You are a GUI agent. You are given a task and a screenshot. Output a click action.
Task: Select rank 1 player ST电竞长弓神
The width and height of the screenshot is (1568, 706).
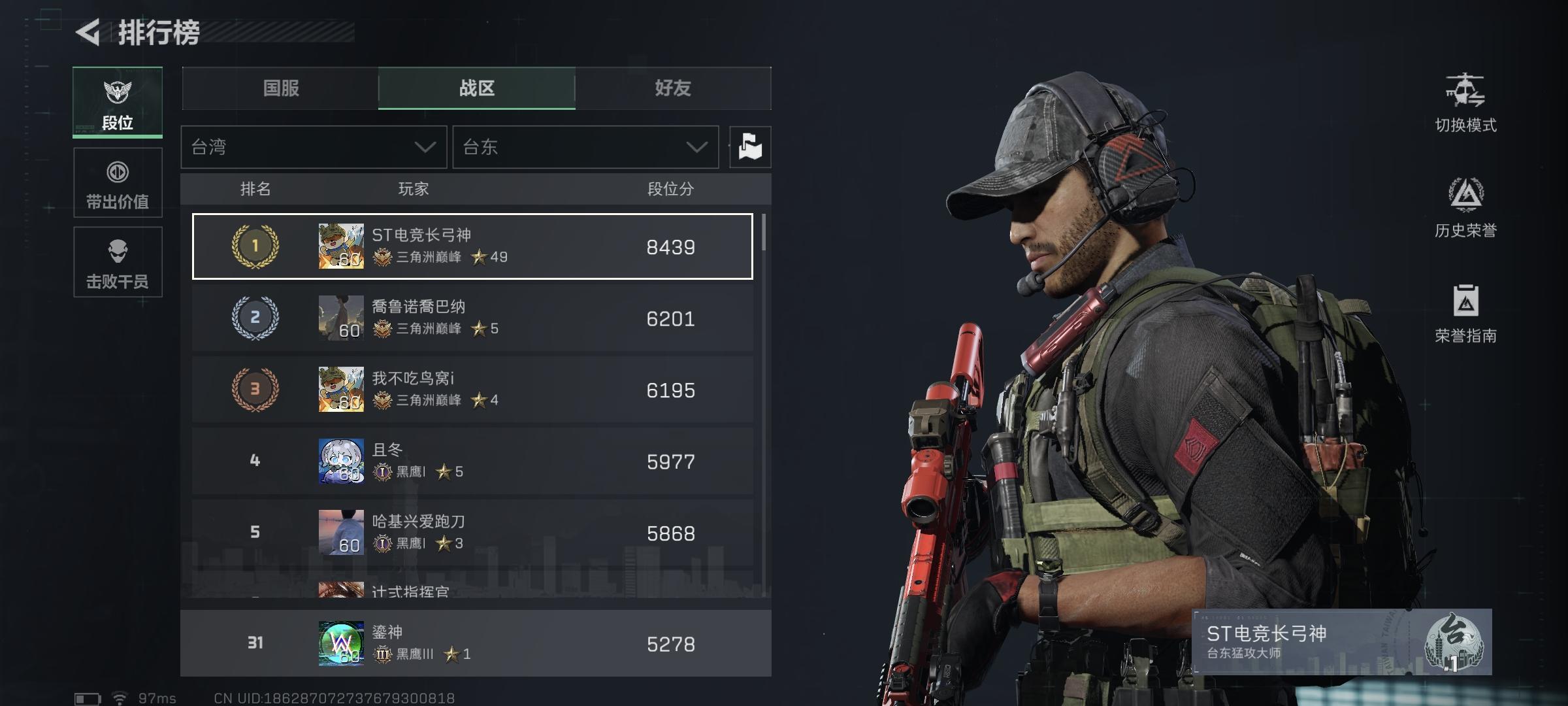(472, 246)
